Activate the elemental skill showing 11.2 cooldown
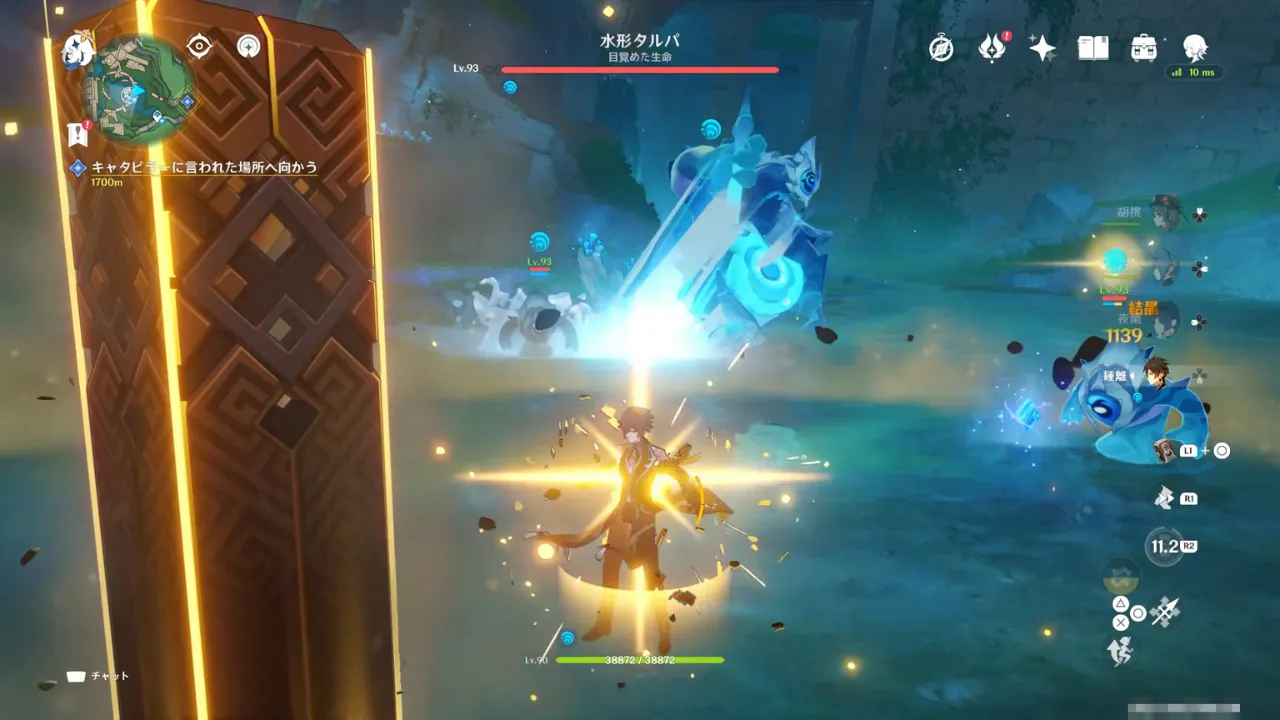1280x720 pixels. point(1163,546)
